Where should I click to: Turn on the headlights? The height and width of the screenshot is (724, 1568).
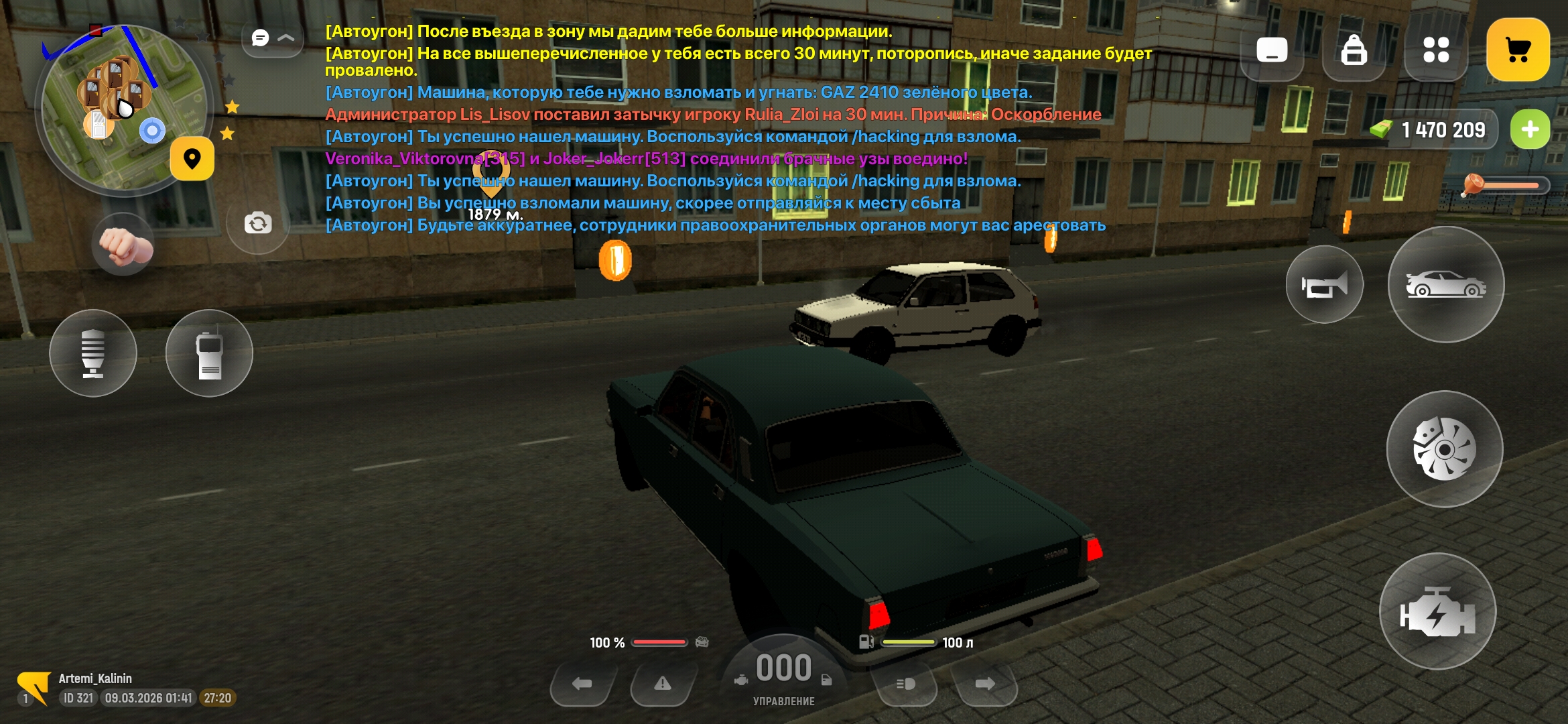pyautogui.click(x=905, y=685)
